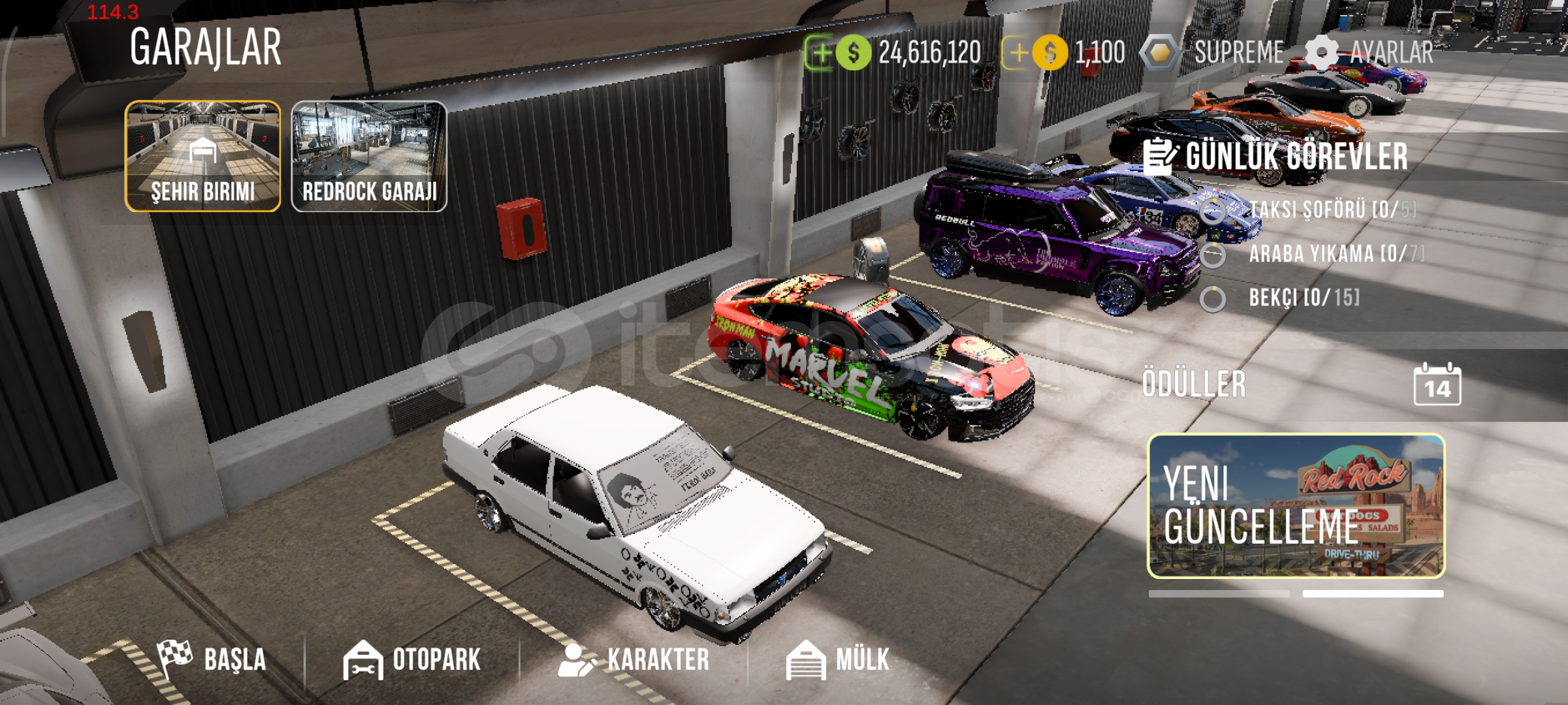
Task: Open the Günlük Görevler daily tasks
Action: (x=1277, y=157)
